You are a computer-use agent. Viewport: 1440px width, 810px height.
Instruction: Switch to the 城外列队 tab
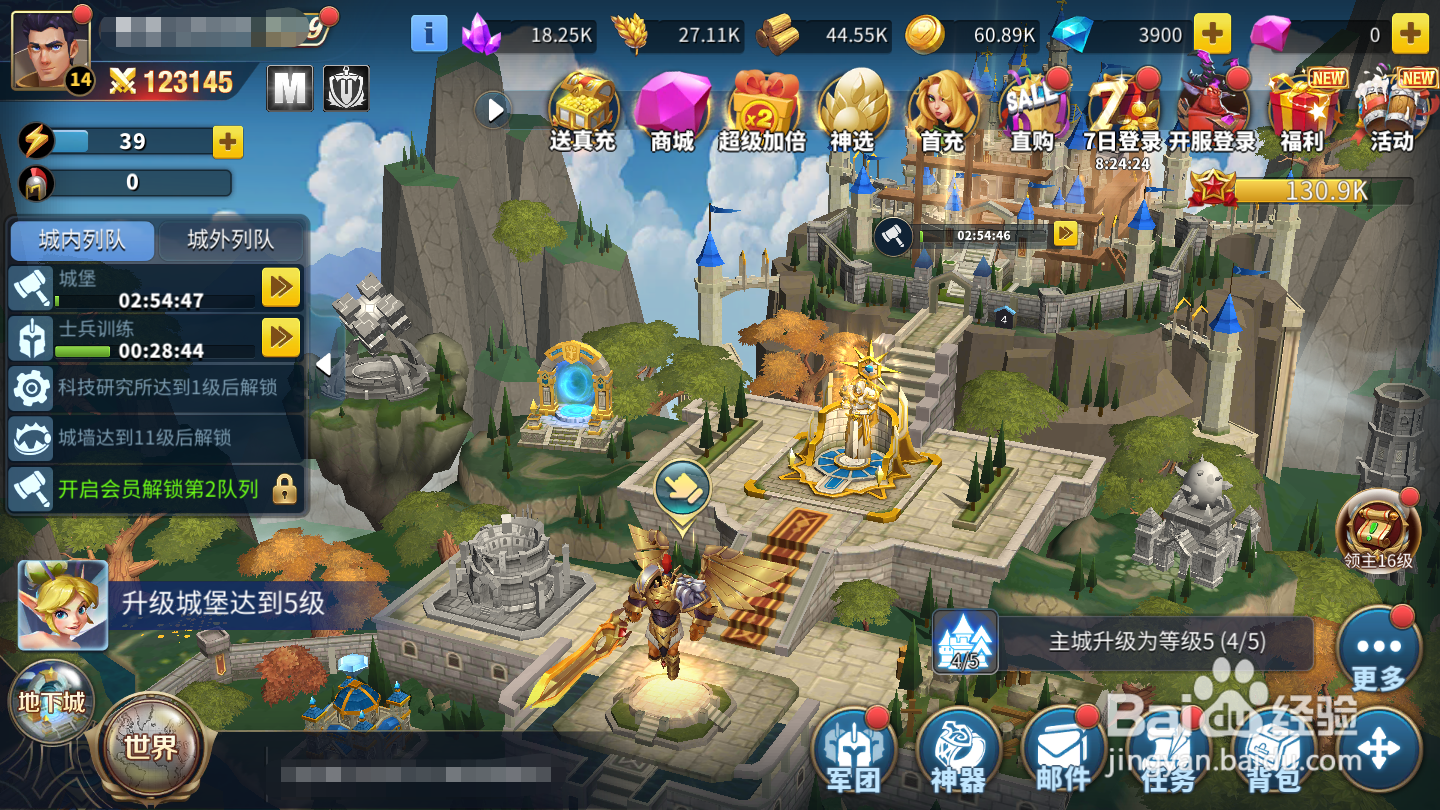[231, 240]
